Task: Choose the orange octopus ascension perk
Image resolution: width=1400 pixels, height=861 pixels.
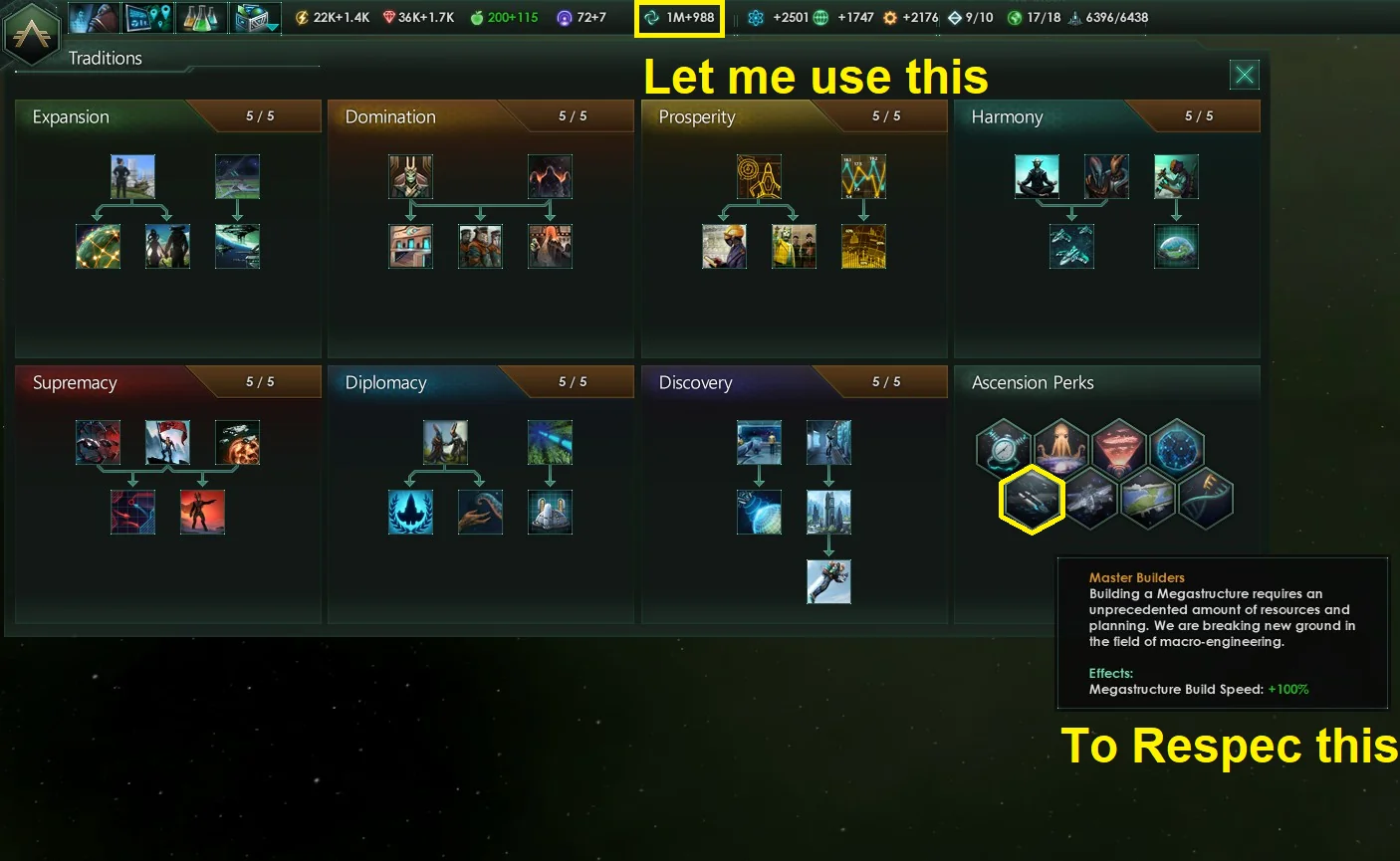Action: click(1061, 447)
